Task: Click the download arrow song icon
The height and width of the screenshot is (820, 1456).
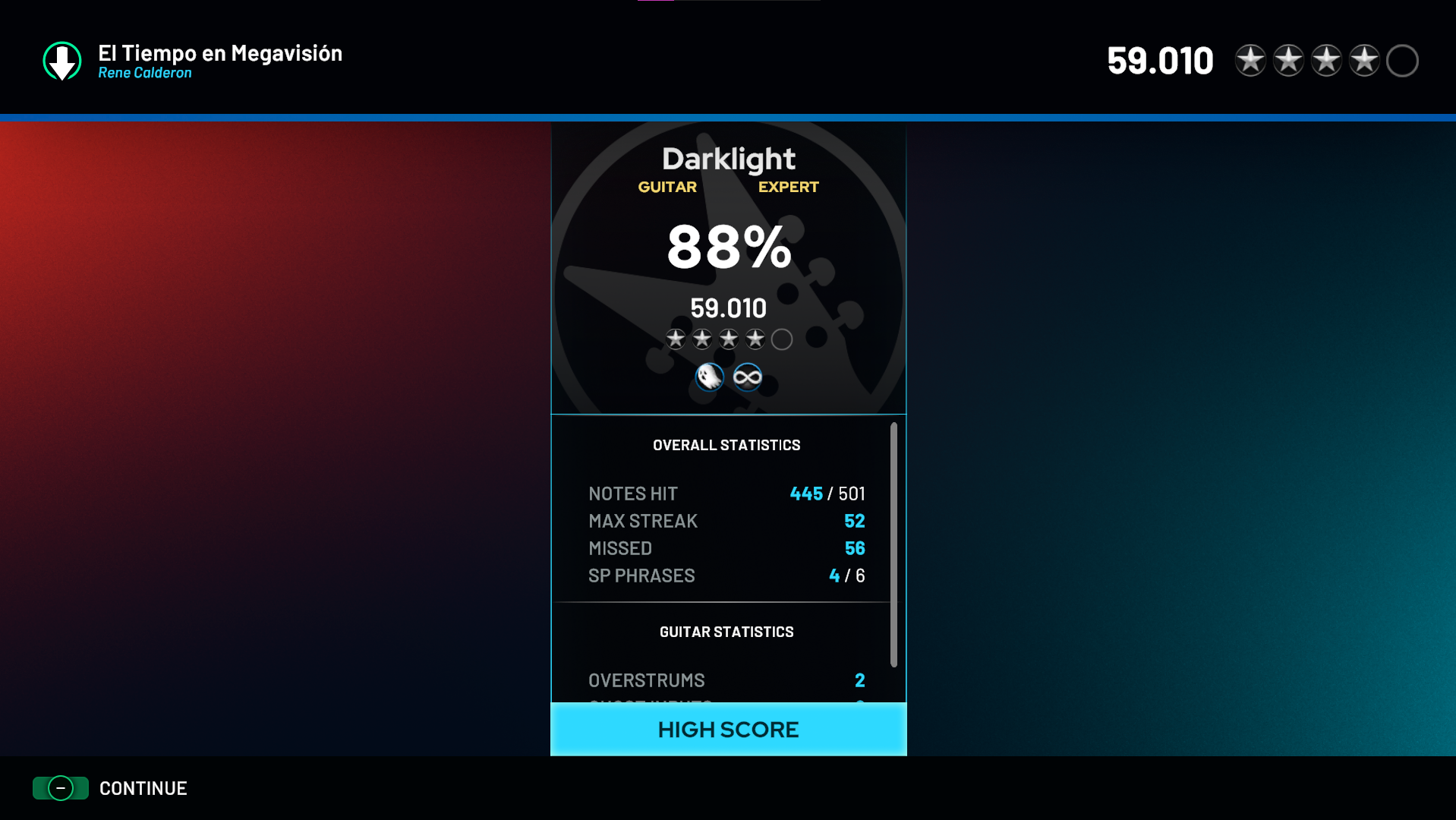Action: 62,61
